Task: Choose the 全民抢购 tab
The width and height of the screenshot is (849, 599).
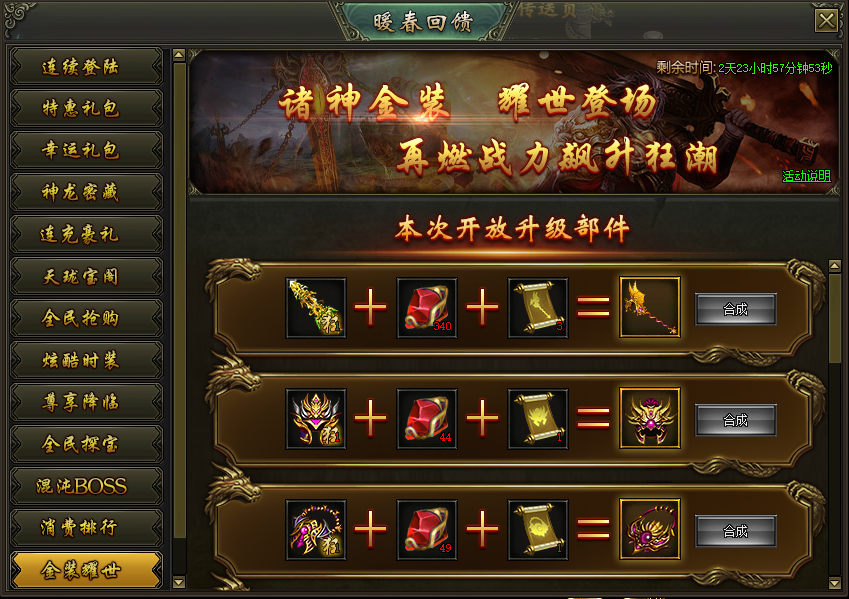Action: [x=85, y=318]
